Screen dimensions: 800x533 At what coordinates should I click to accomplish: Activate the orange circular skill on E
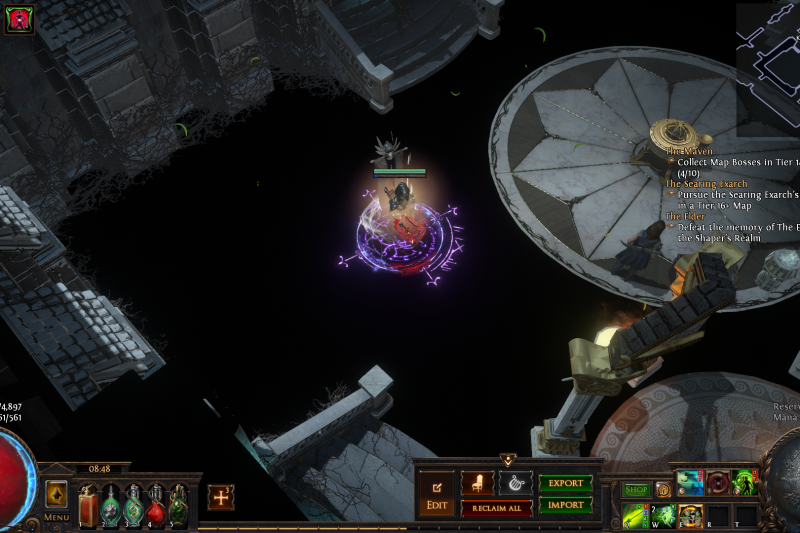click(x=690, y=515)
